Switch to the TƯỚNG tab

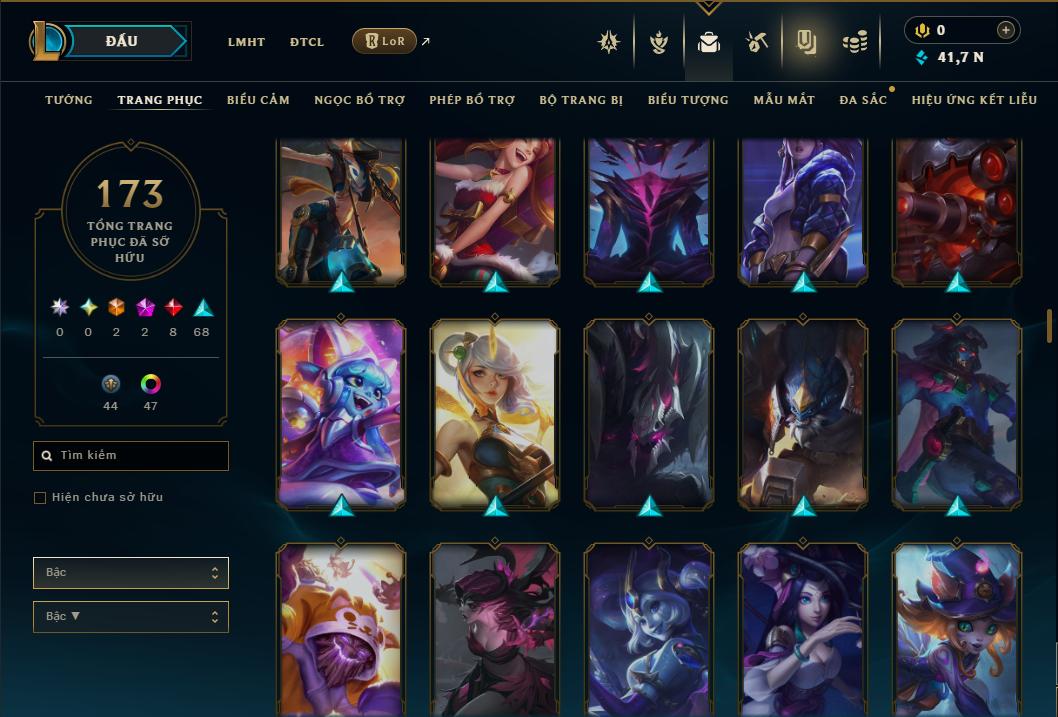[x=69, y=100]
